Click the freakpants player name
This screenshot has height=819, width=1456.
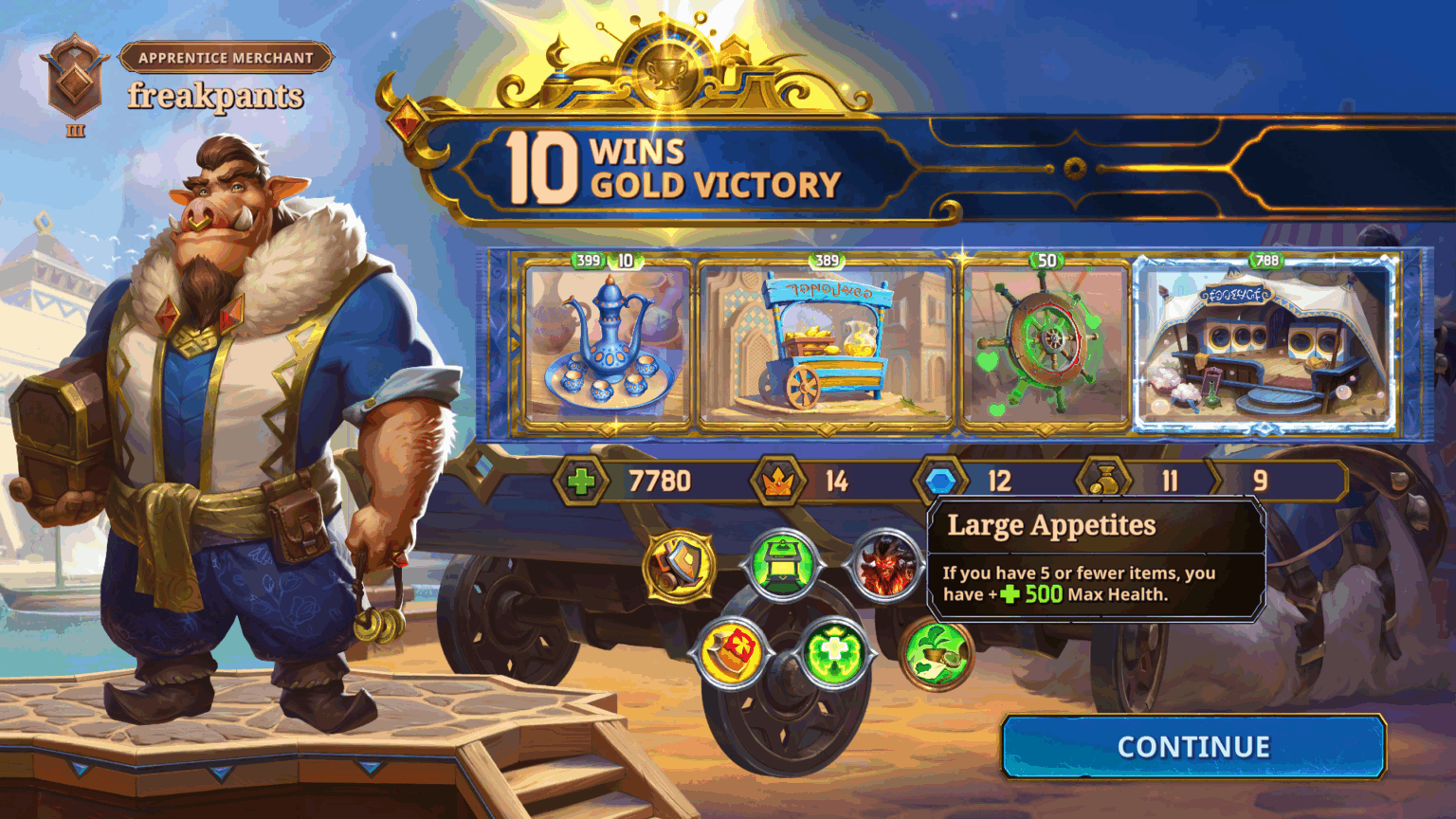click(x=216, y=96)
